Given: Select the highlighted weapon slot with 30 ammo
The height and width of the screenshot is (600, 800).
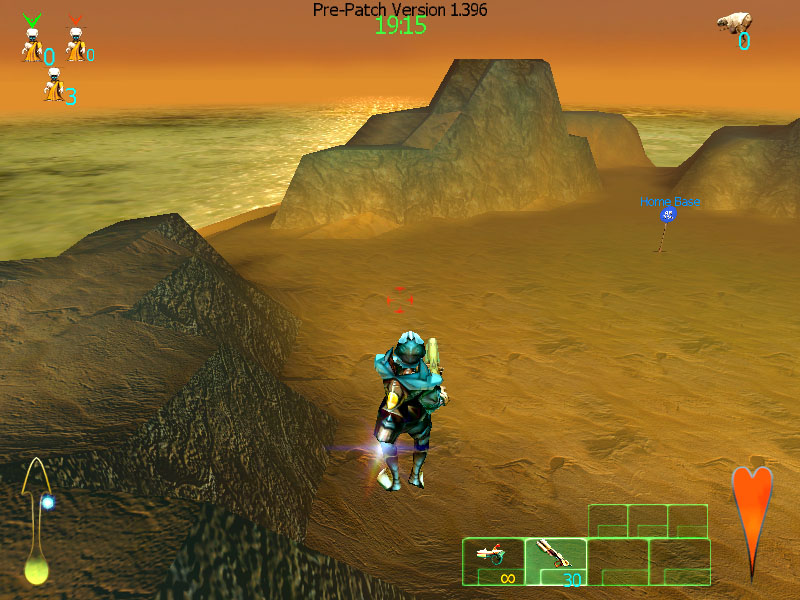Looking at the screenshot, I should [555, 561].
